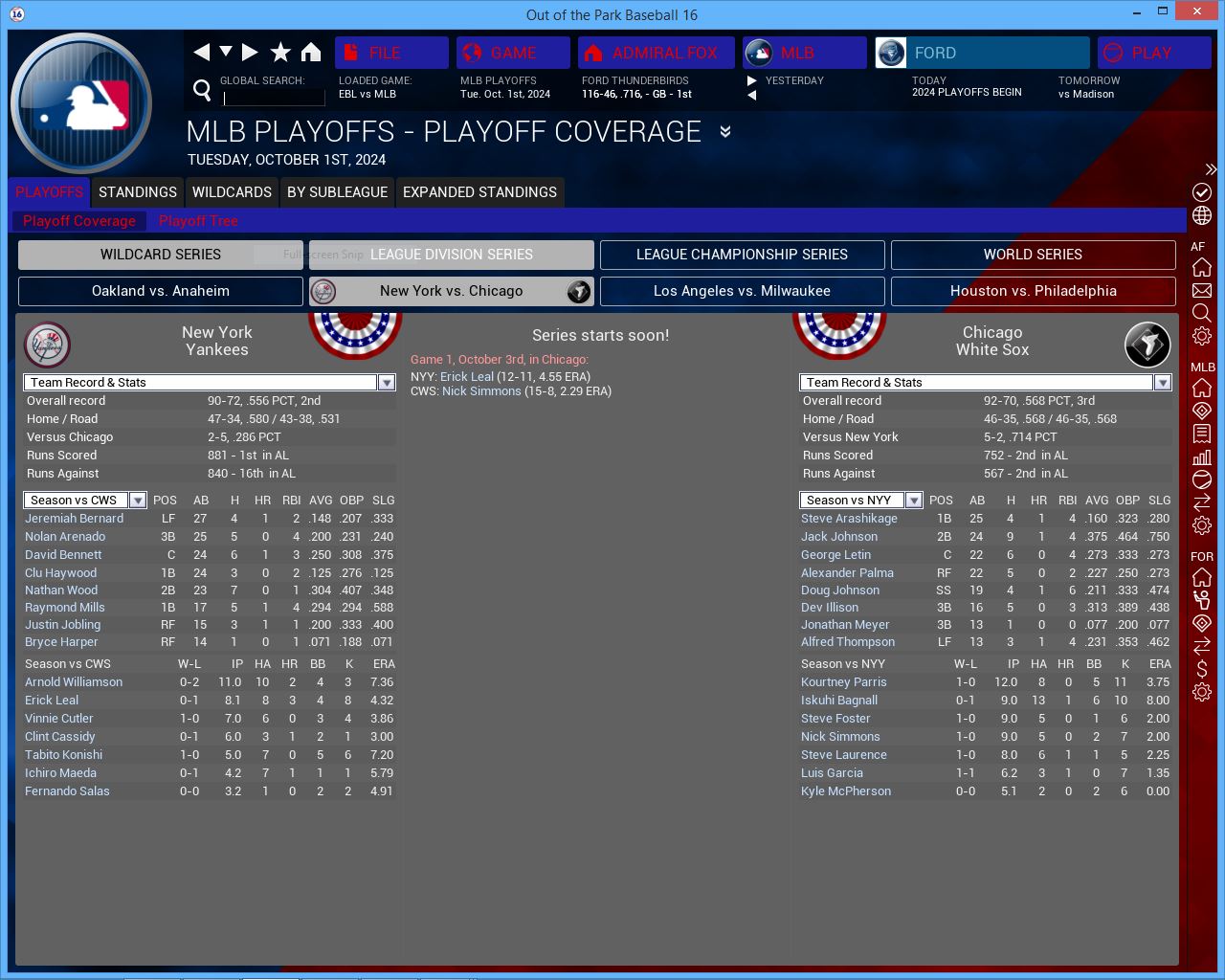Image resolution: width=1225 pixels, height=980 pixels.
Task: Open the GAME menu
Action: [x=513, y=53]
